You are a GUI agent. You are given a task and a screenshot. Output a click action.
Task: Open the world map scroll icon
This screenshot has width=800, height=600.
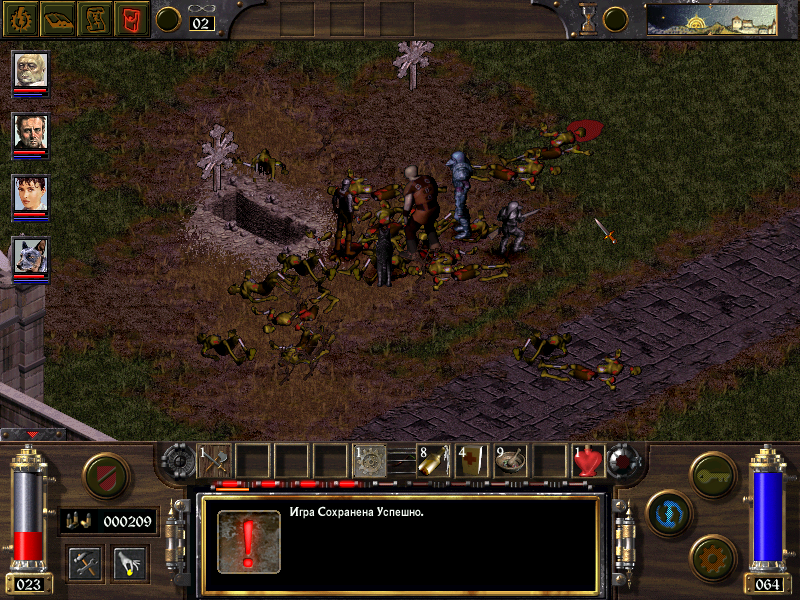click(x=95, y=18)
